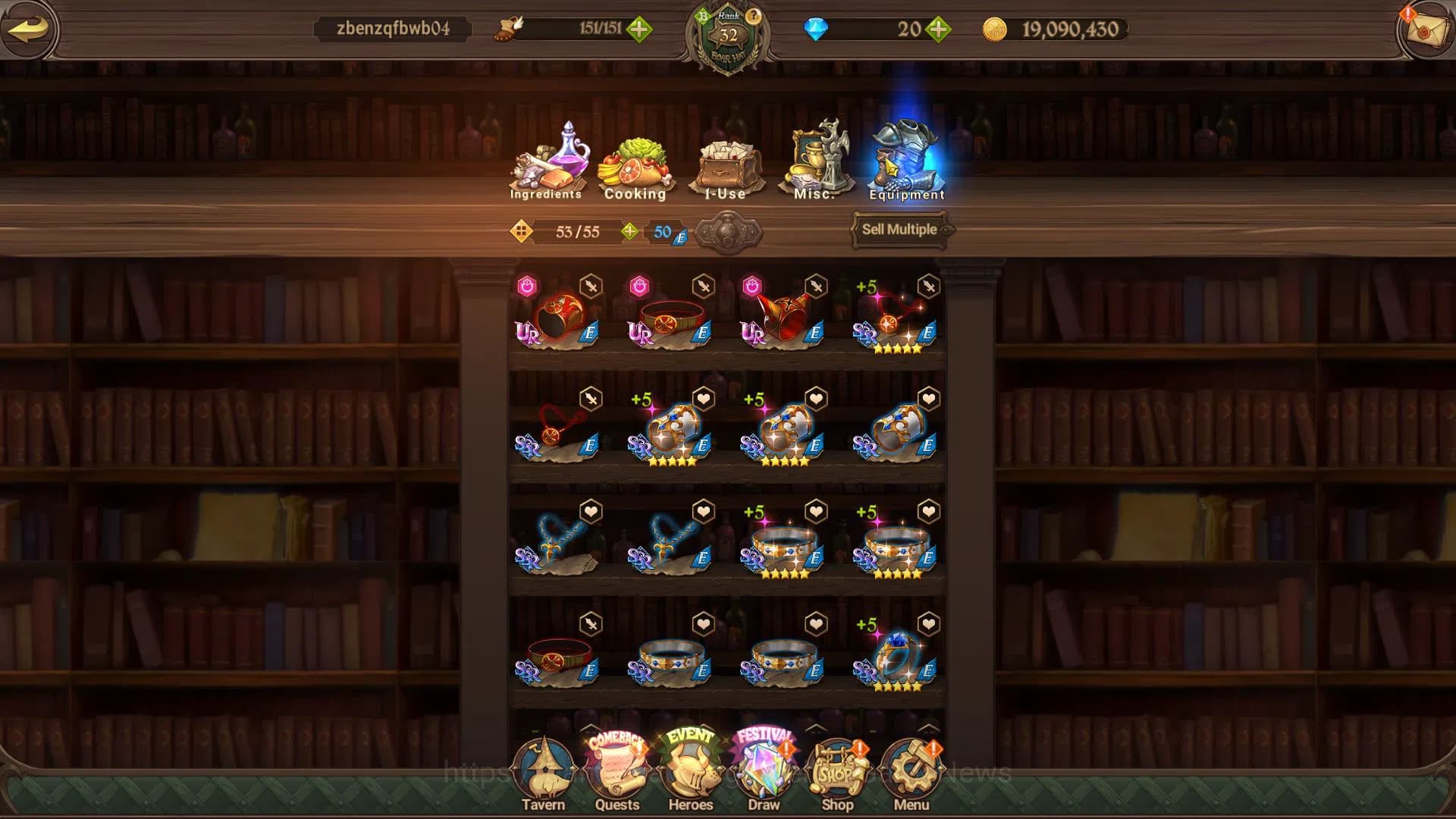Open the gear Menu button

point(911,773)
